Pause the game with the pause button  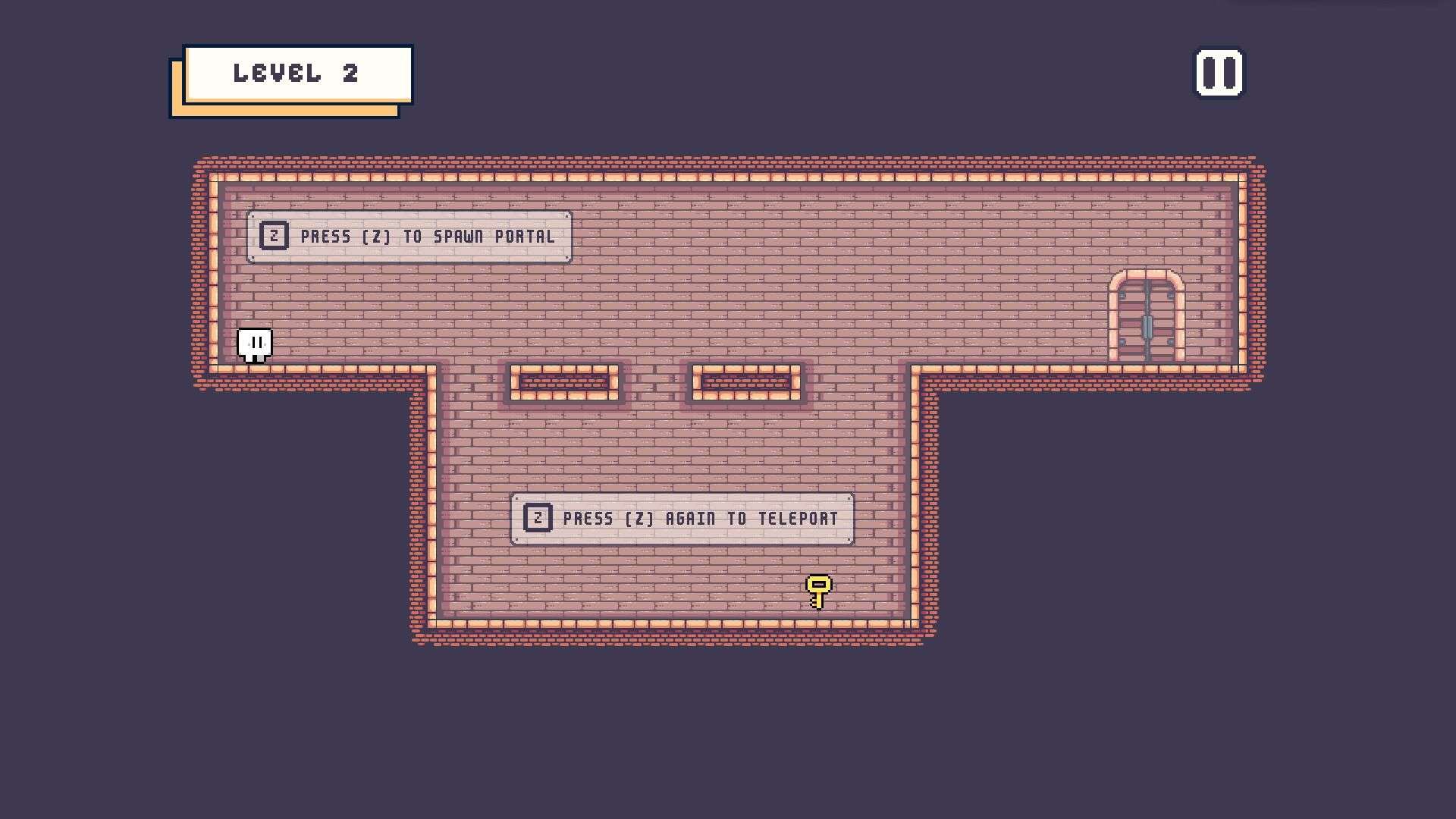(x=1219, y=74)
